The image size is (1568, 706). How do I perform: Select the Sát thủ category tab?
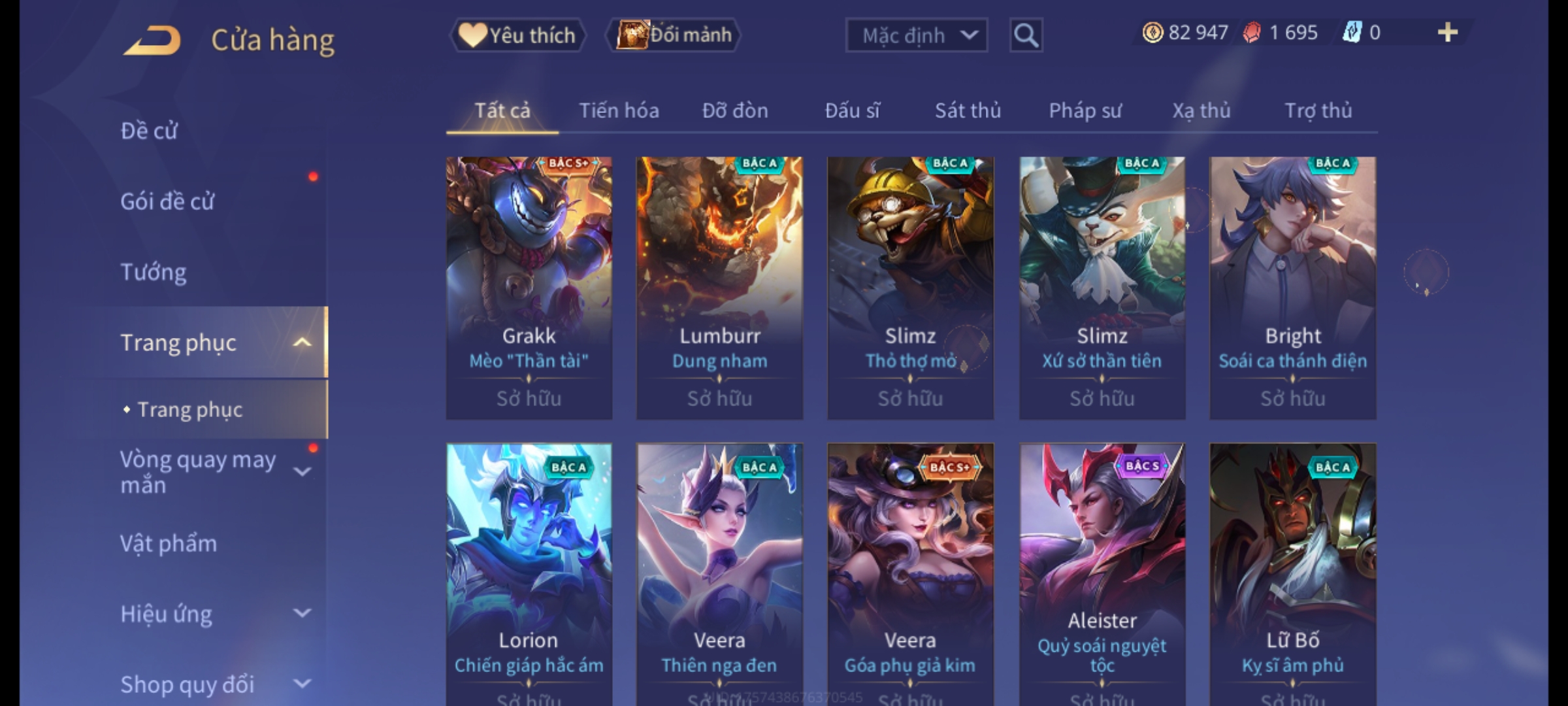coord(968,111)
